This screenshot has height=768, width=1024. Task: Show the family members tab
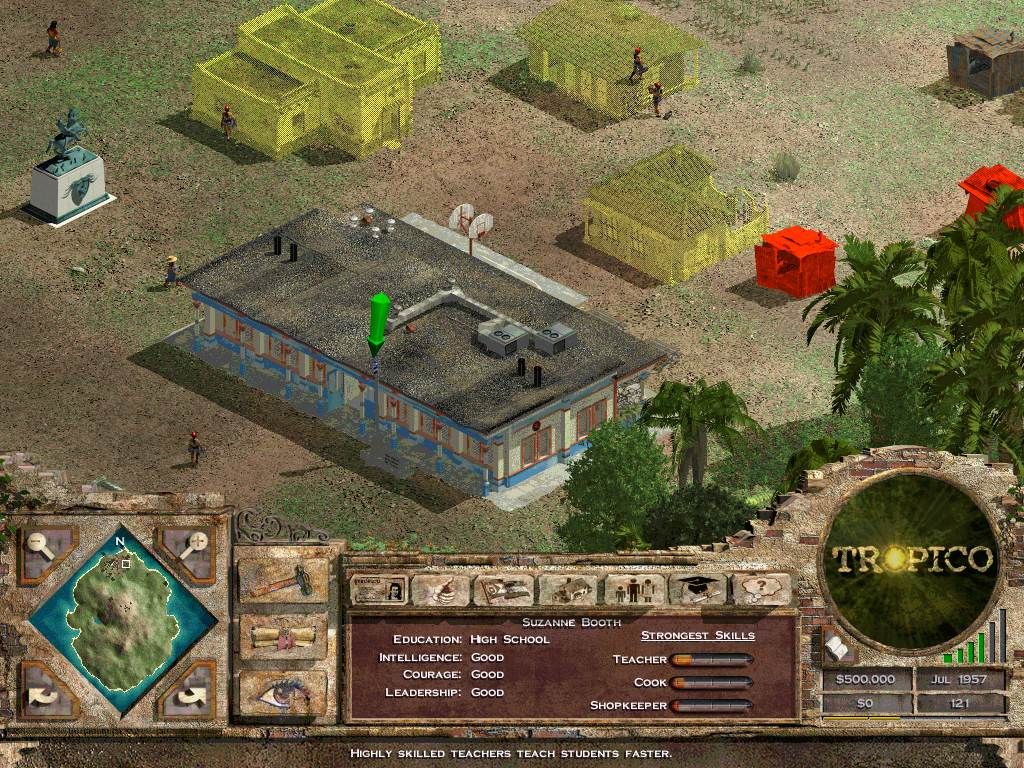pos(631,589)
